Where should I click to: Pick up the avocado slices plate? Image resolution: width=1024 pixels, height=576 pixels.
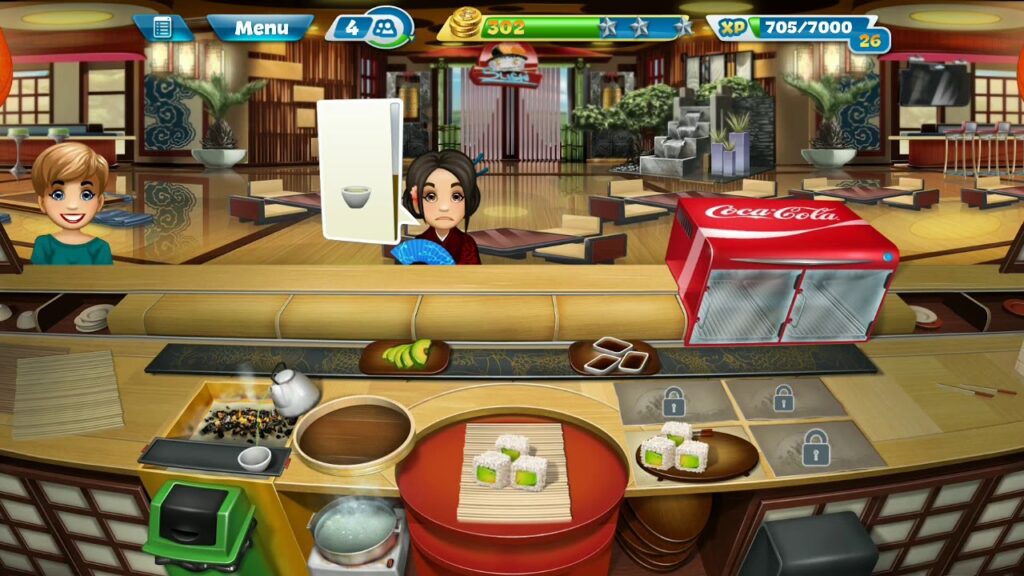(x=404, y=356)
